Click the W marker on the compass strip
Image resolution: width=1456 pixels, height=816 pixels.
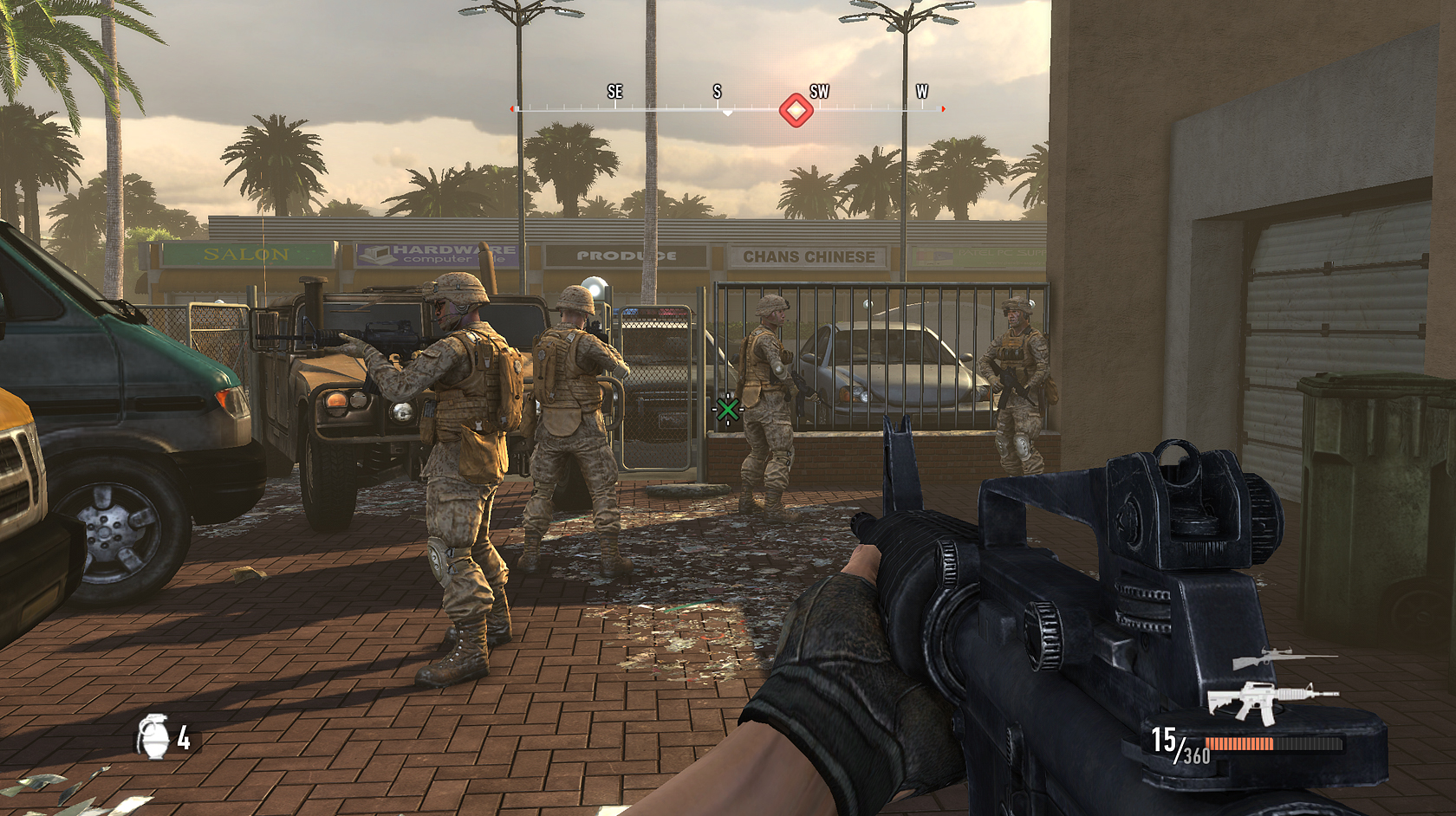(x=921, y=90)
